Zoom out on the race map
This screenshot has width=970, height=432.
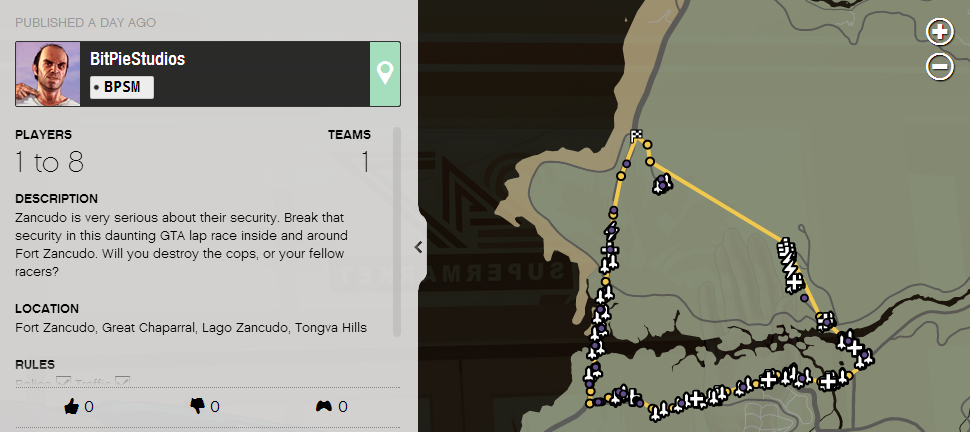click(940, 67)
